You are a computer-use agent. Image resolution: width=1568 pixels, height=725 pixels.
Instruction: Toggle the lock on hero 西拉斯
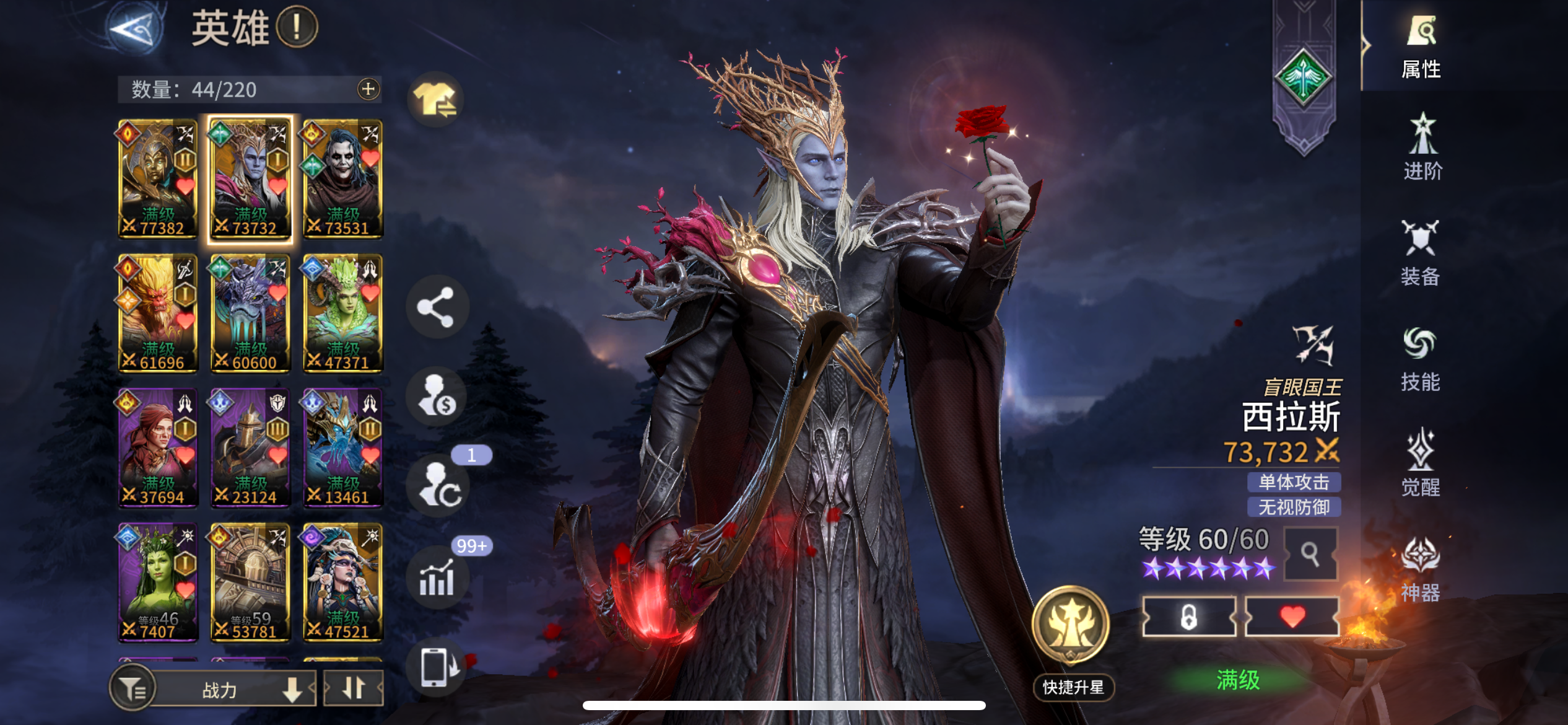[1189, 615]
